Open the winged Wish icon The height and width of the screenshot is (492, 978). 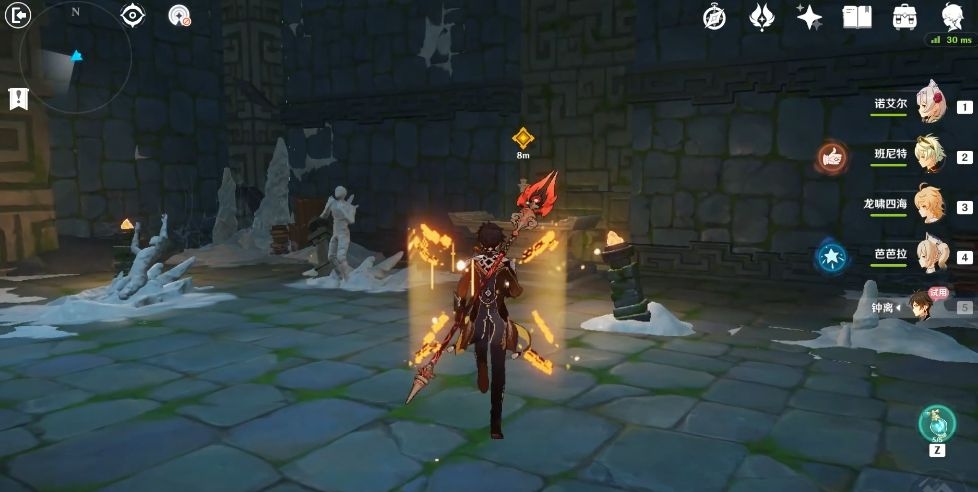(x=761, y=17)
